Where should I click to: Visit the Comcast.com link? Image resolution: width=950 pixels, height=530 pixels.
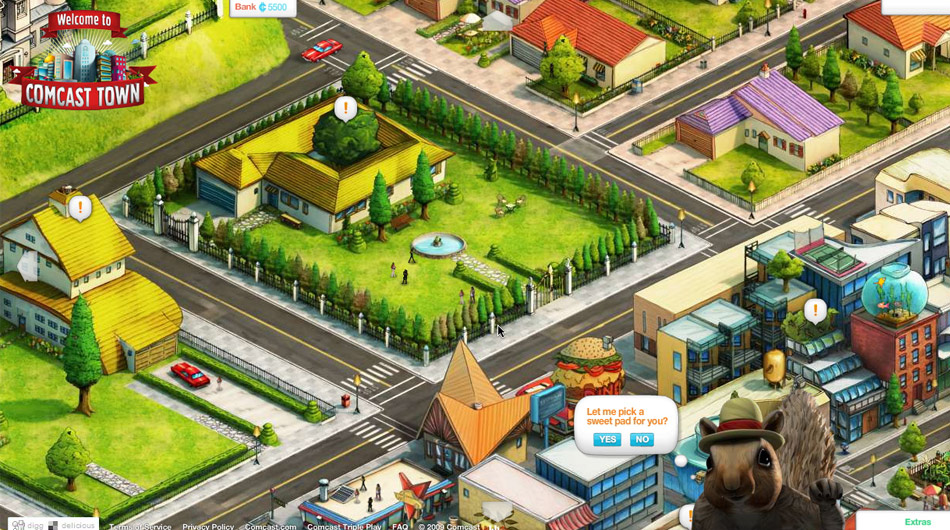[270, 527]
